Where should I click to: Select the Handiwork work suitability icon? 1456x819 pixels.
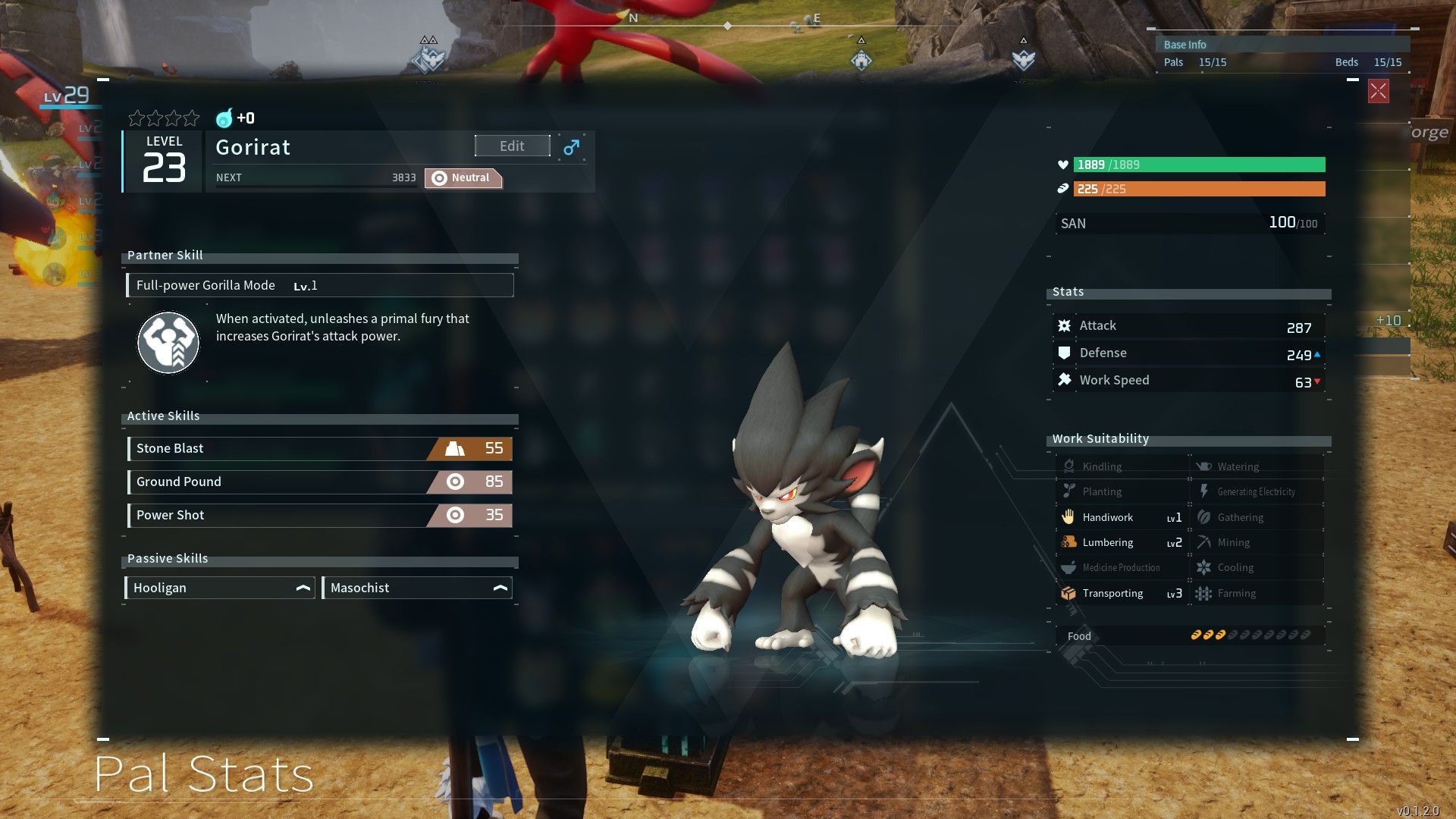point(1070,516)
